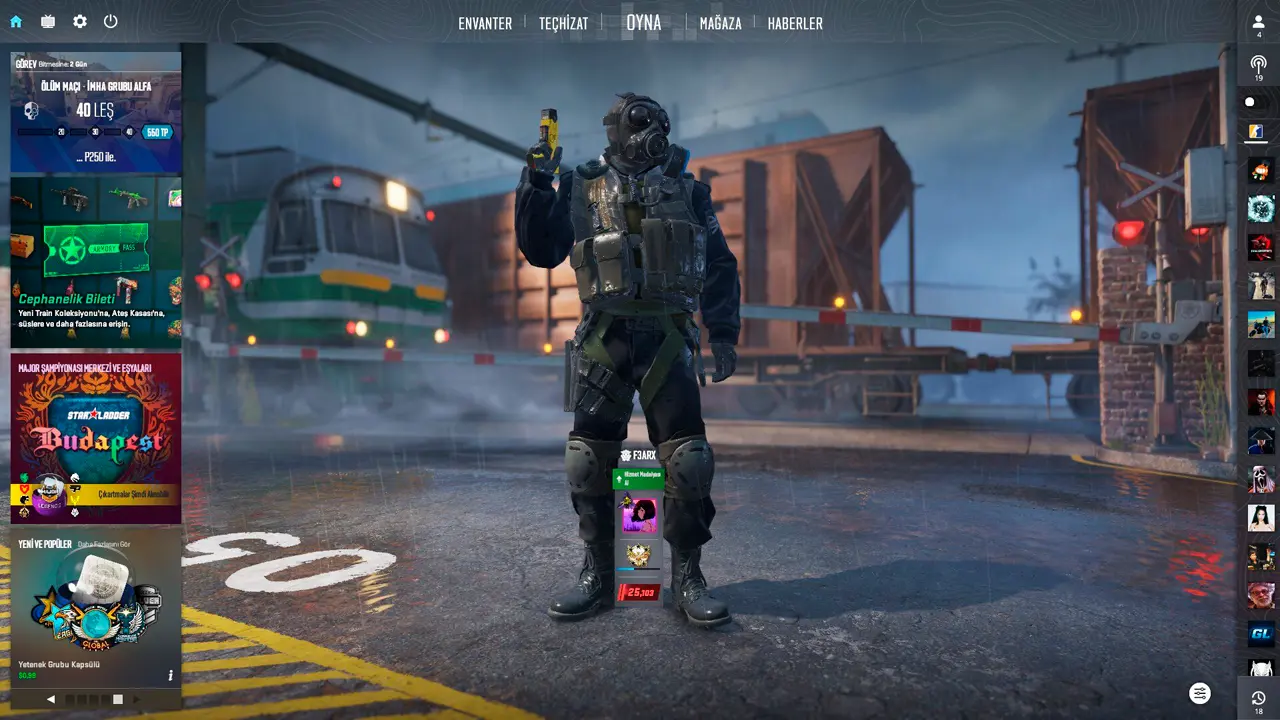Select the OYNA play tab
The image size is (1280, 720).
coord(643,22)
